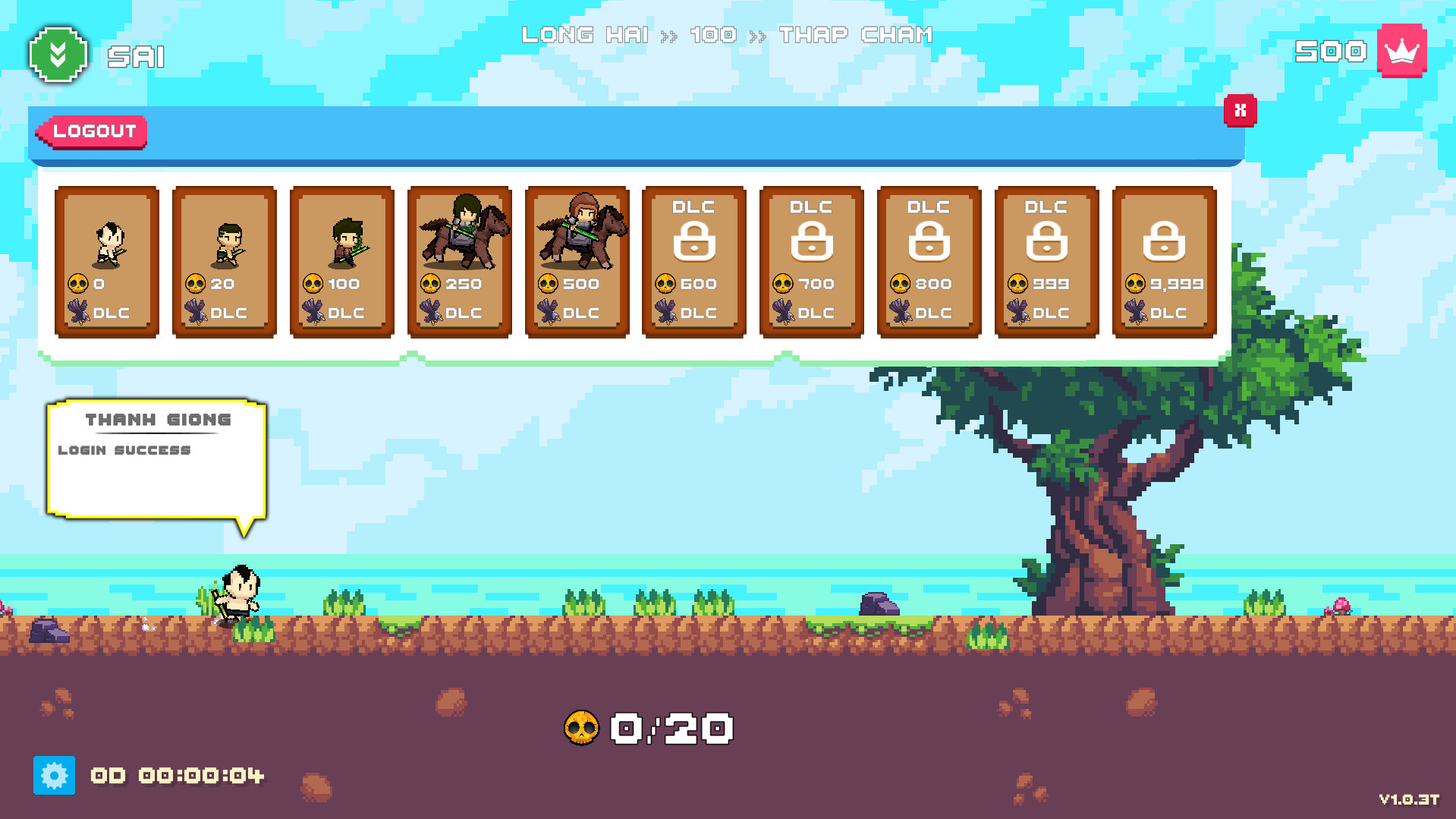Click the DLC label on the 800-coin locked card
This screenshot has height=819, width=1456.
tap(930, 311)
